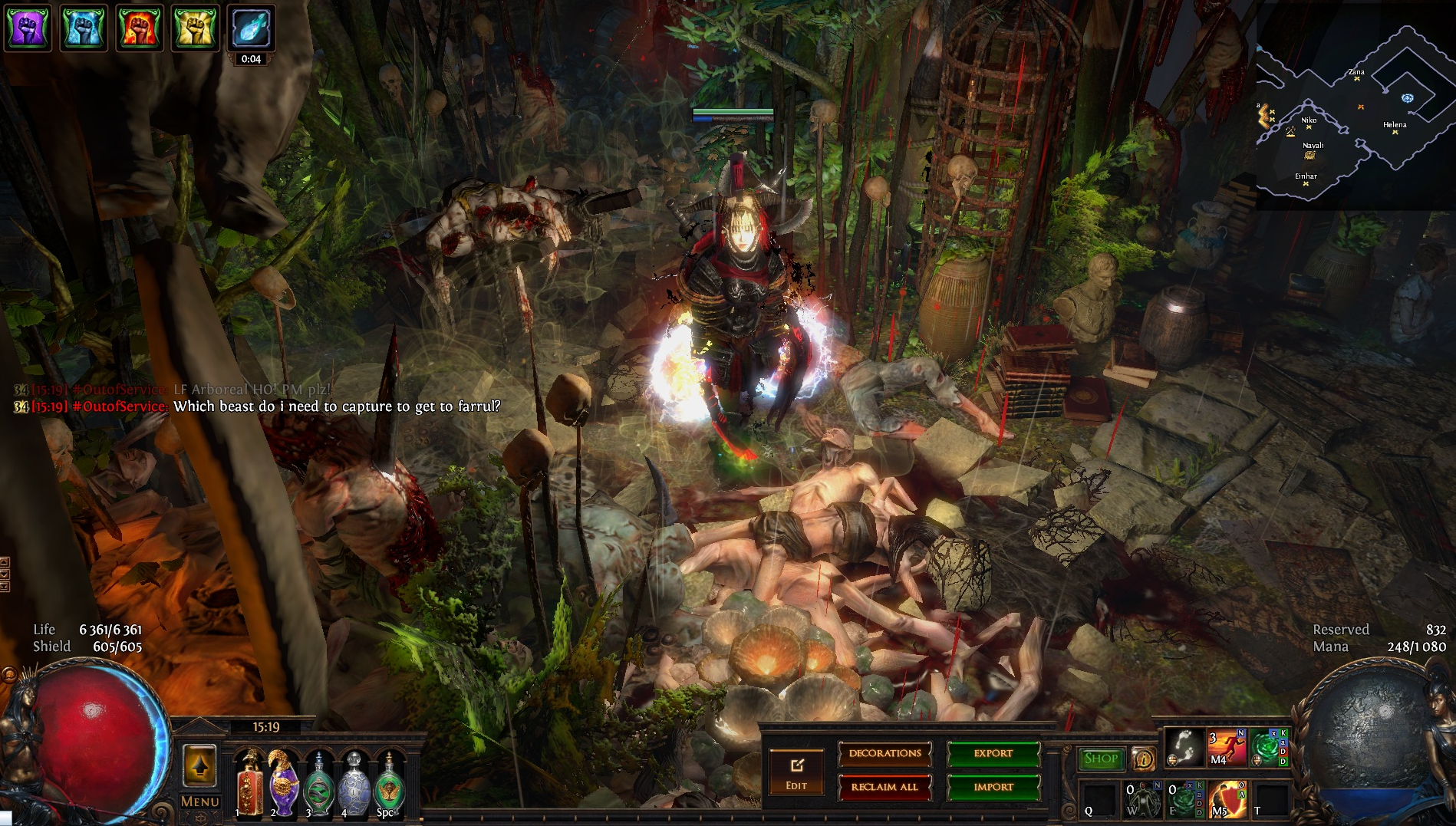
Task: Open the Menu button
Action: click(x=199, y=801)
